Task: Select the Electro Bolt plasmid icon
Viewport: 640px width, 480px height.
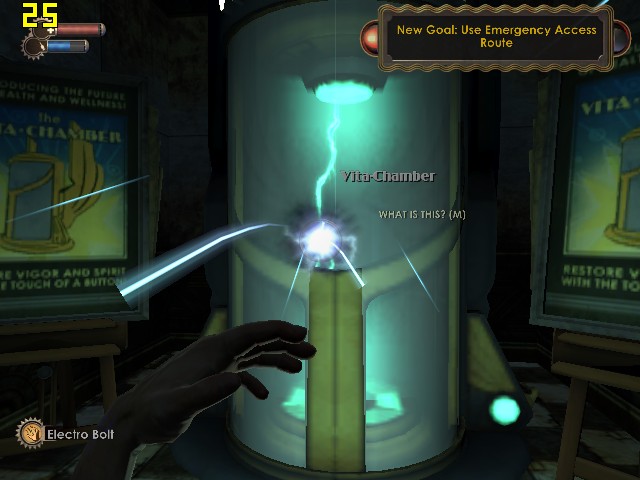Action: pyautogui.click(x=31, y=434)
